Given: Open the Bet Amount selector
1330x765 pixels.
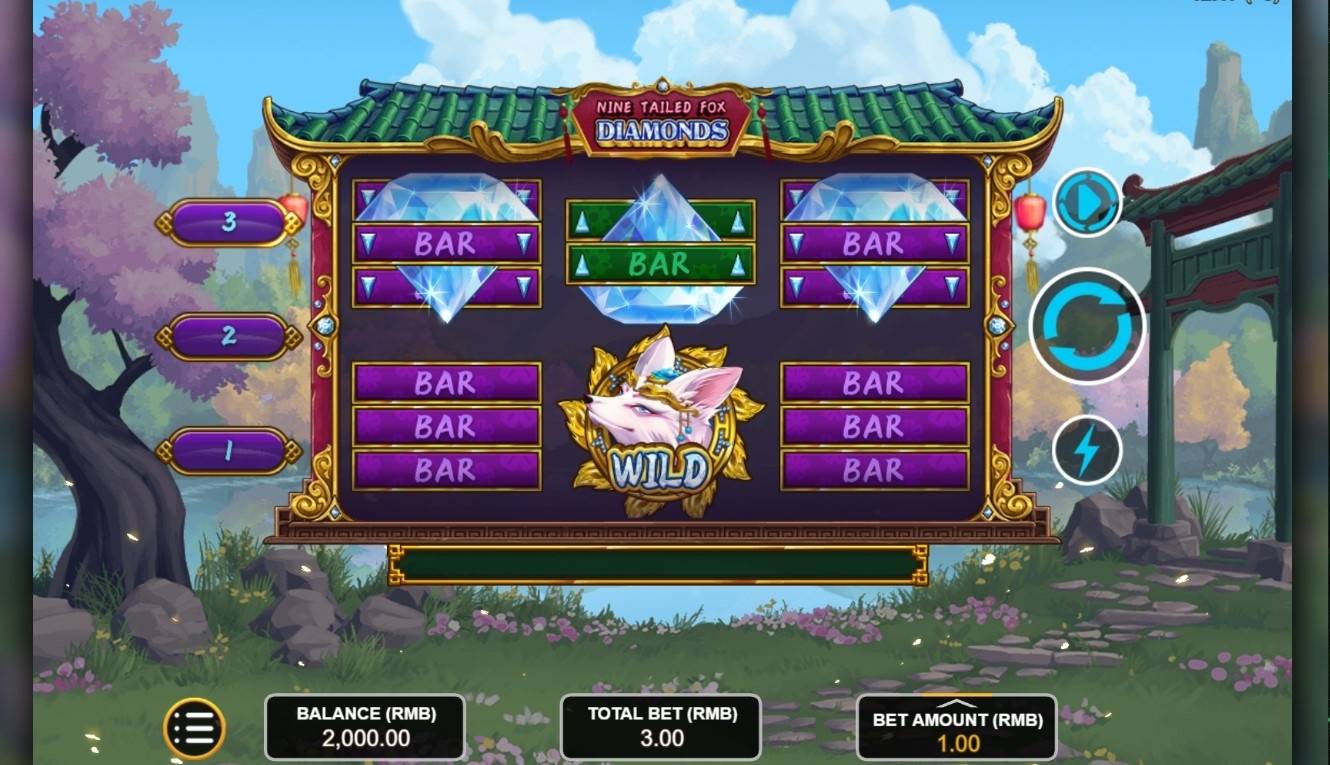Looking at the screenshot, I should point(957,728).
